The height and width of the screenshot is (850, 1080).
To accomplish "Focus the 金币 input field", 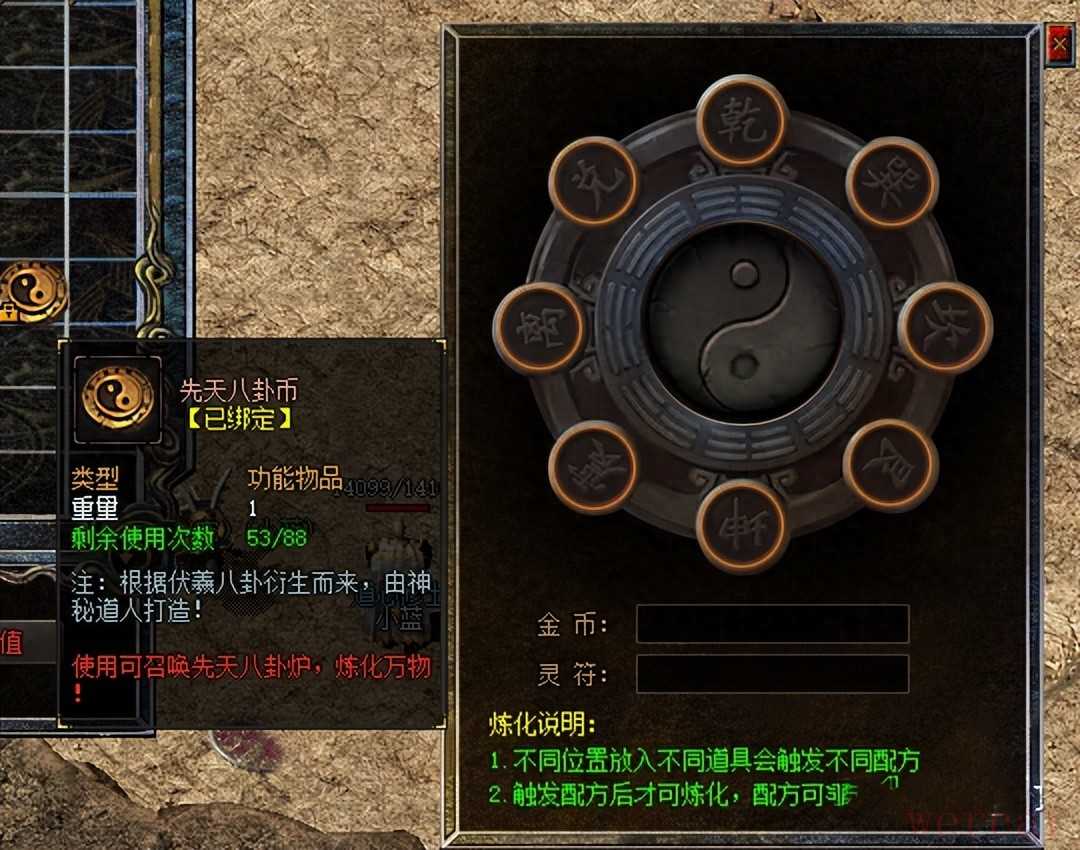I will tap(772, 624).
